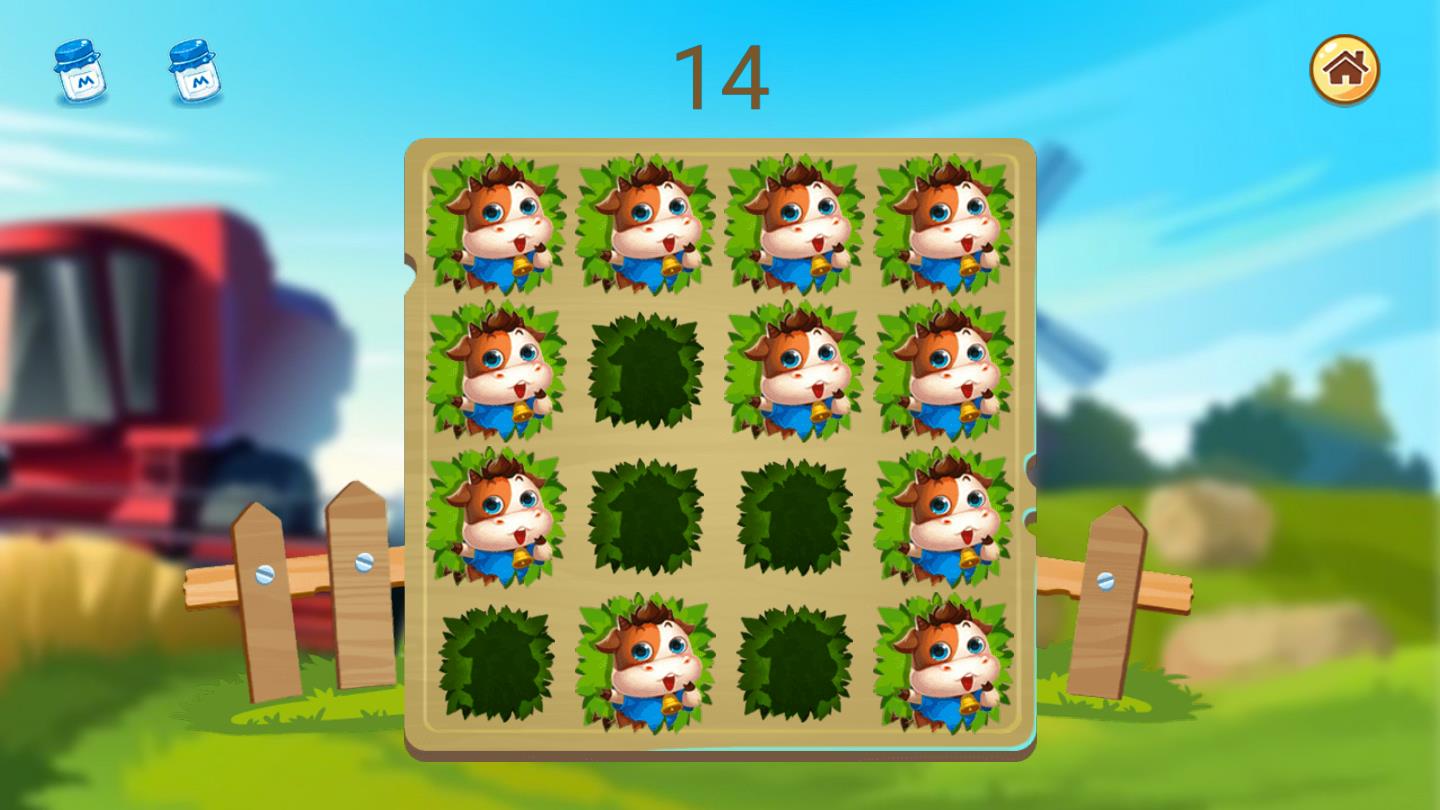The image size is (1440, 810).
Task: Click the score counter showing 14
Action: coord(723,75)
